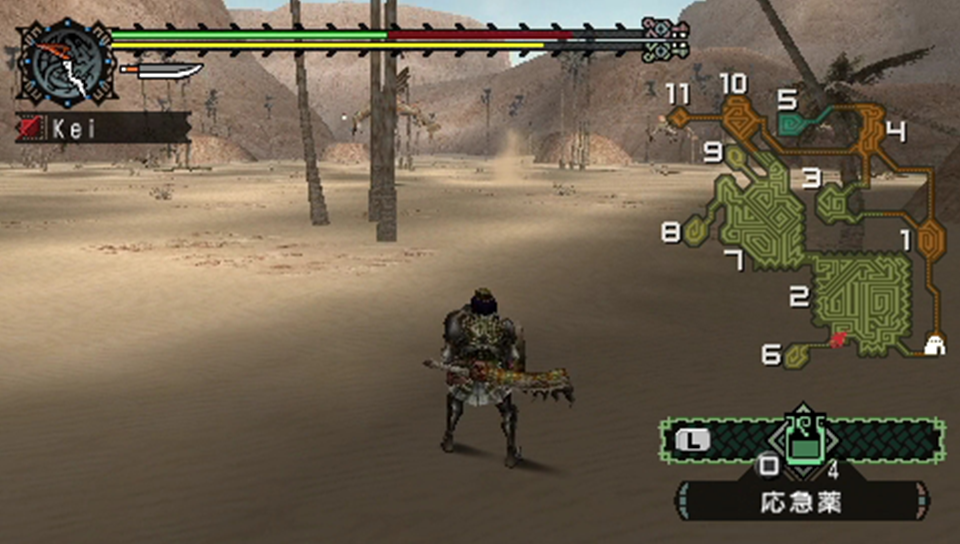Select the teal area 5 on map

(798, 123)
